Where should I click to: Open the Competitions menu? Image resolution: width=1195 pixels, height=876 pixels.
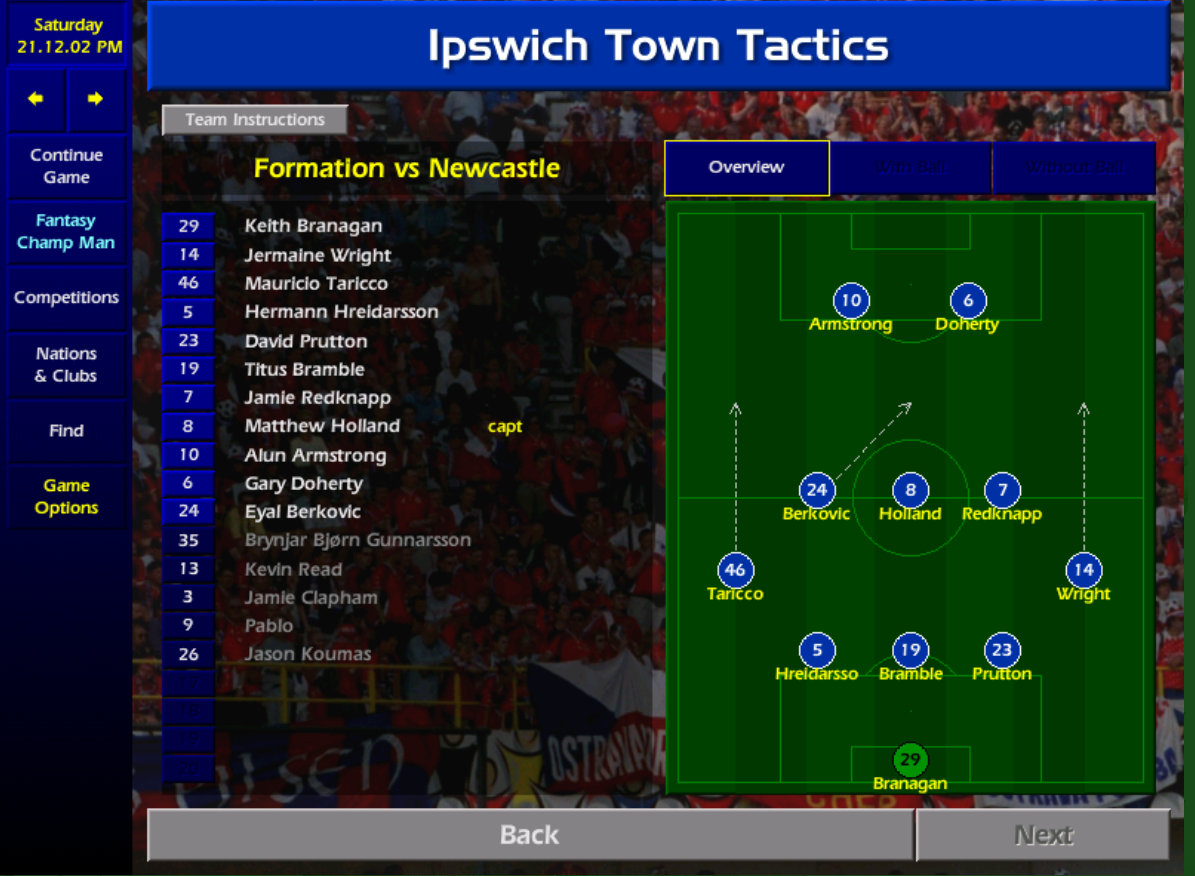pos(66,298)
